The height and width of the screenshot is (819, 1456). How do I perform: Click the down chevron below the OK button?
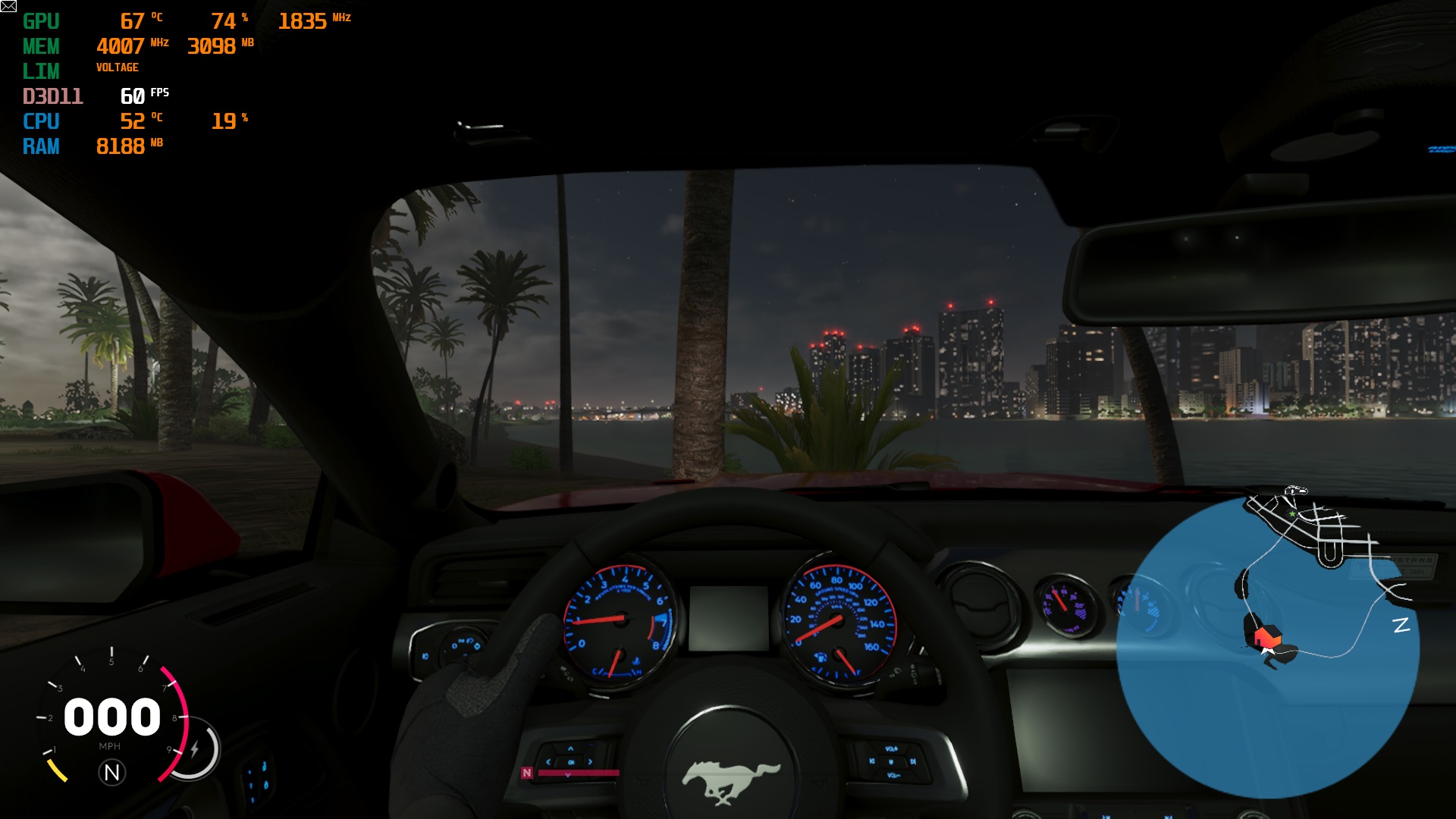click(567, 774)
